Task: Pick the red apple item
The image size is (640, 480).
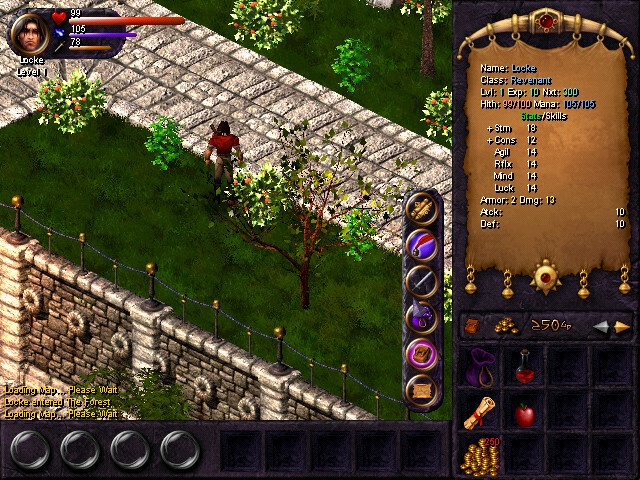Action: pos(523,412)
